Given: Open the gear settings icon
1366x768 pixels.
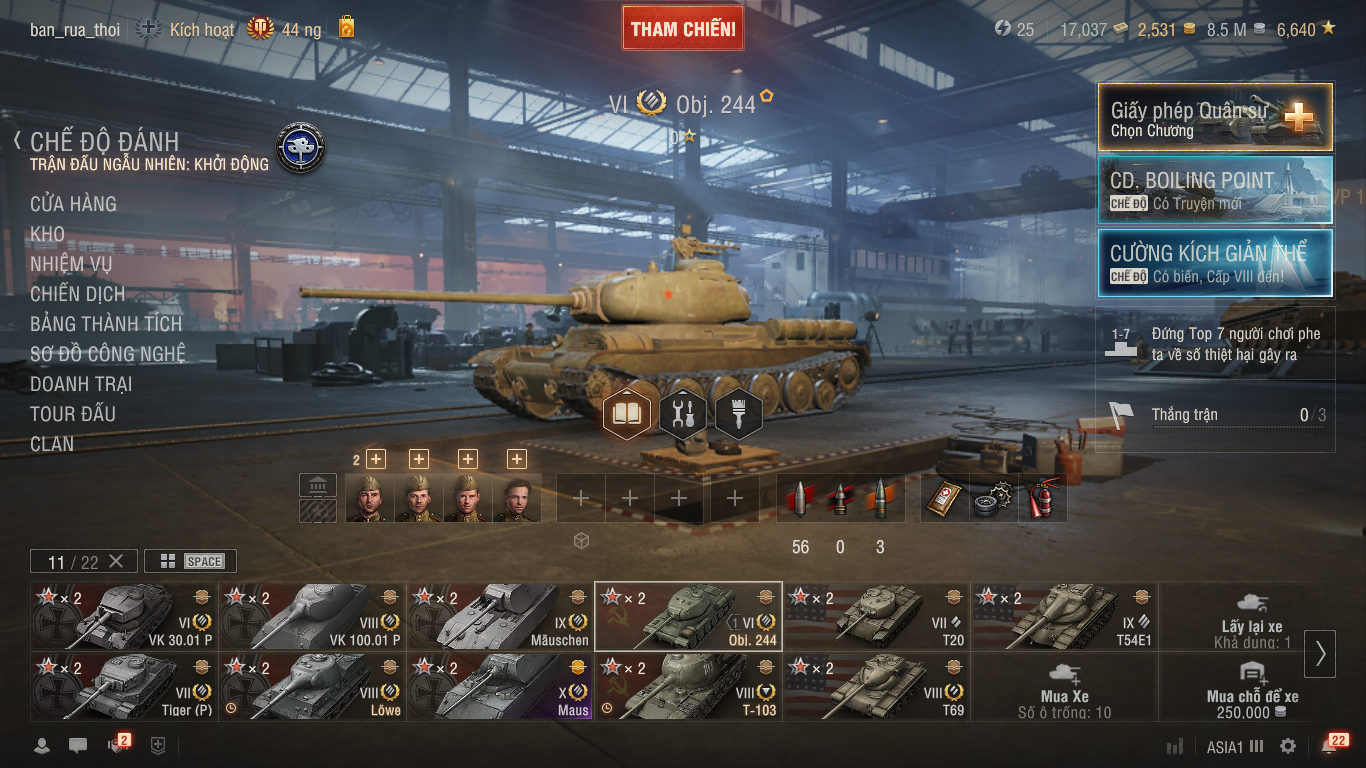Looking at the screenshot, I should 1288,746.
